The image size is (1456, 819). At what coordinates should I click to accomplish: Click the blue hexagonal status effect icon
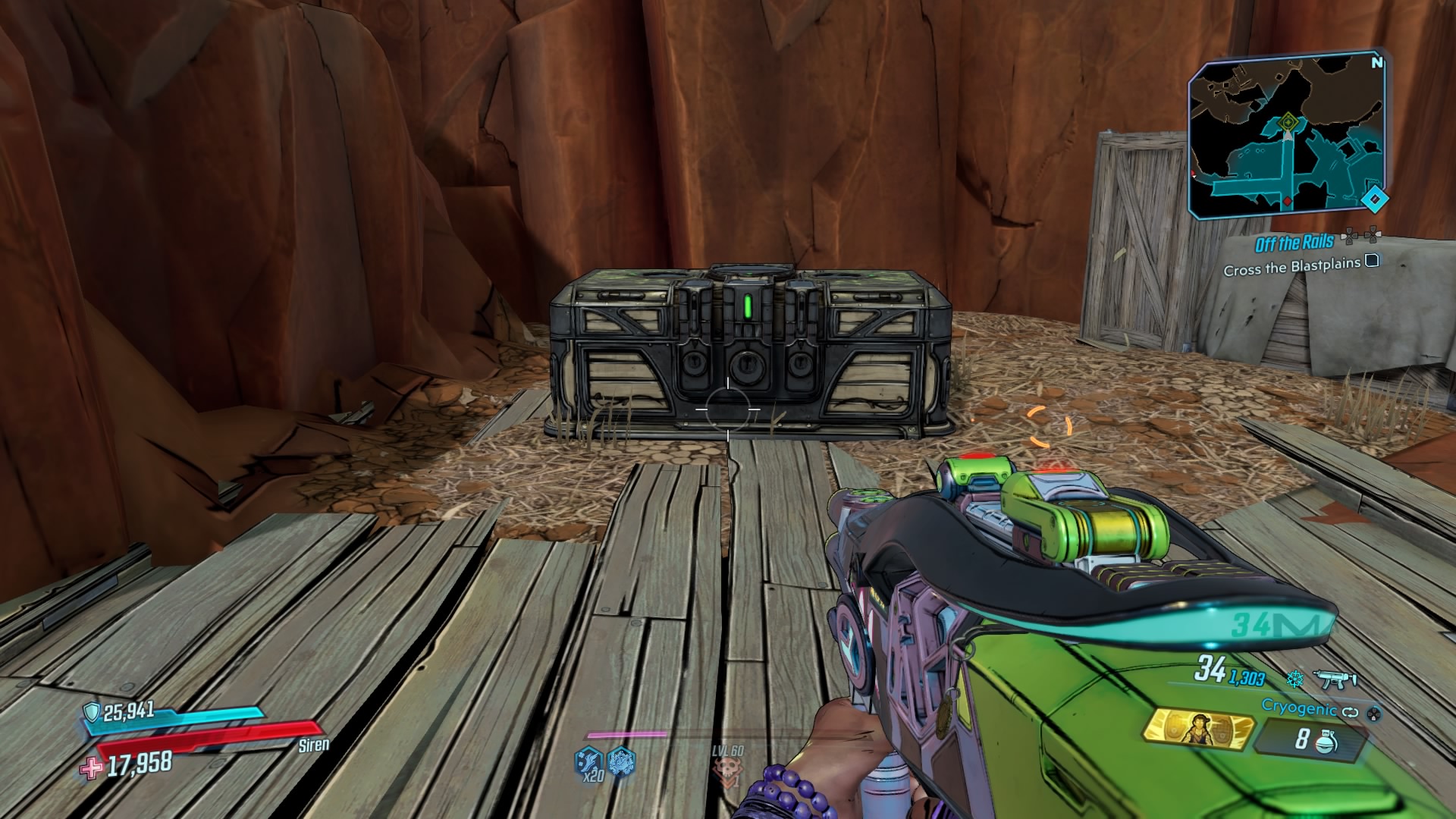click(620, 762)
